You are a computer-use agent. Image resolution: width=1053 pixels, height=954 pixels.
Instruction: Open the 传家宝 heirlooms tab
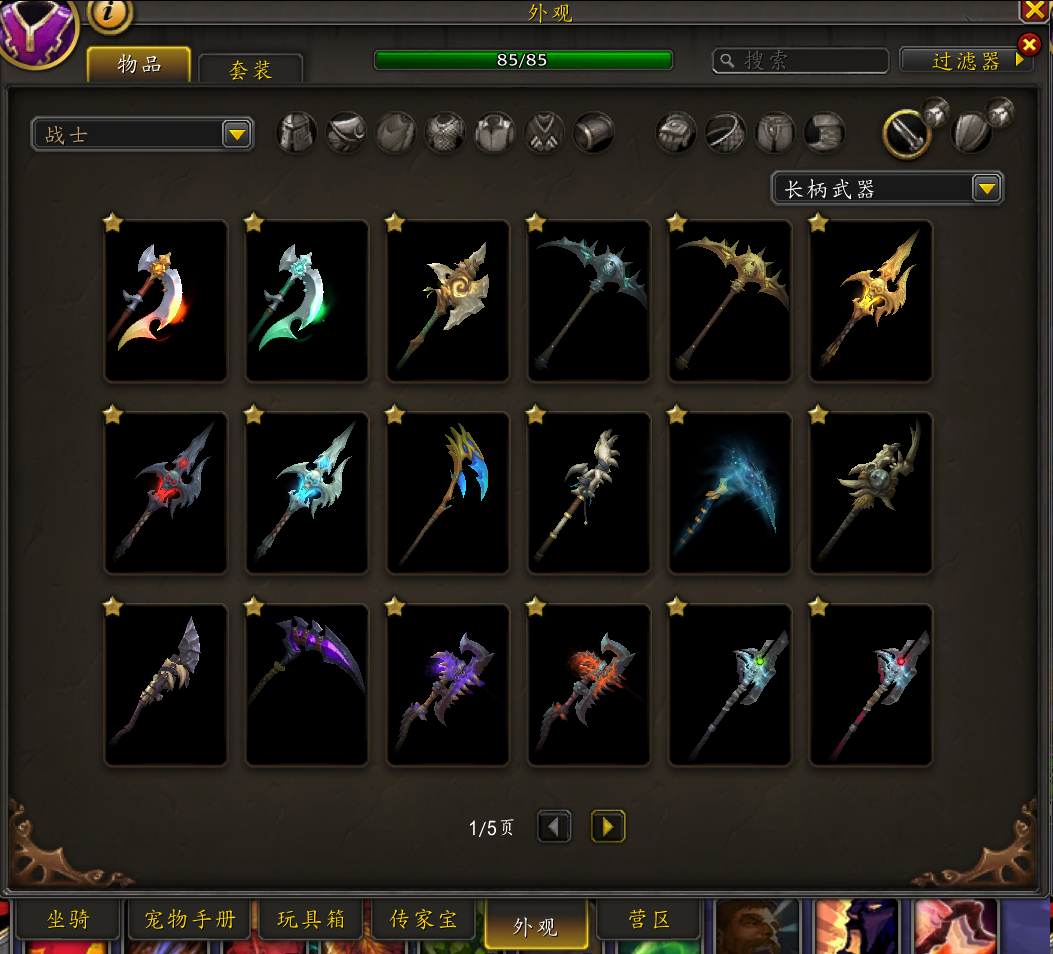click(x=424, y=920)
